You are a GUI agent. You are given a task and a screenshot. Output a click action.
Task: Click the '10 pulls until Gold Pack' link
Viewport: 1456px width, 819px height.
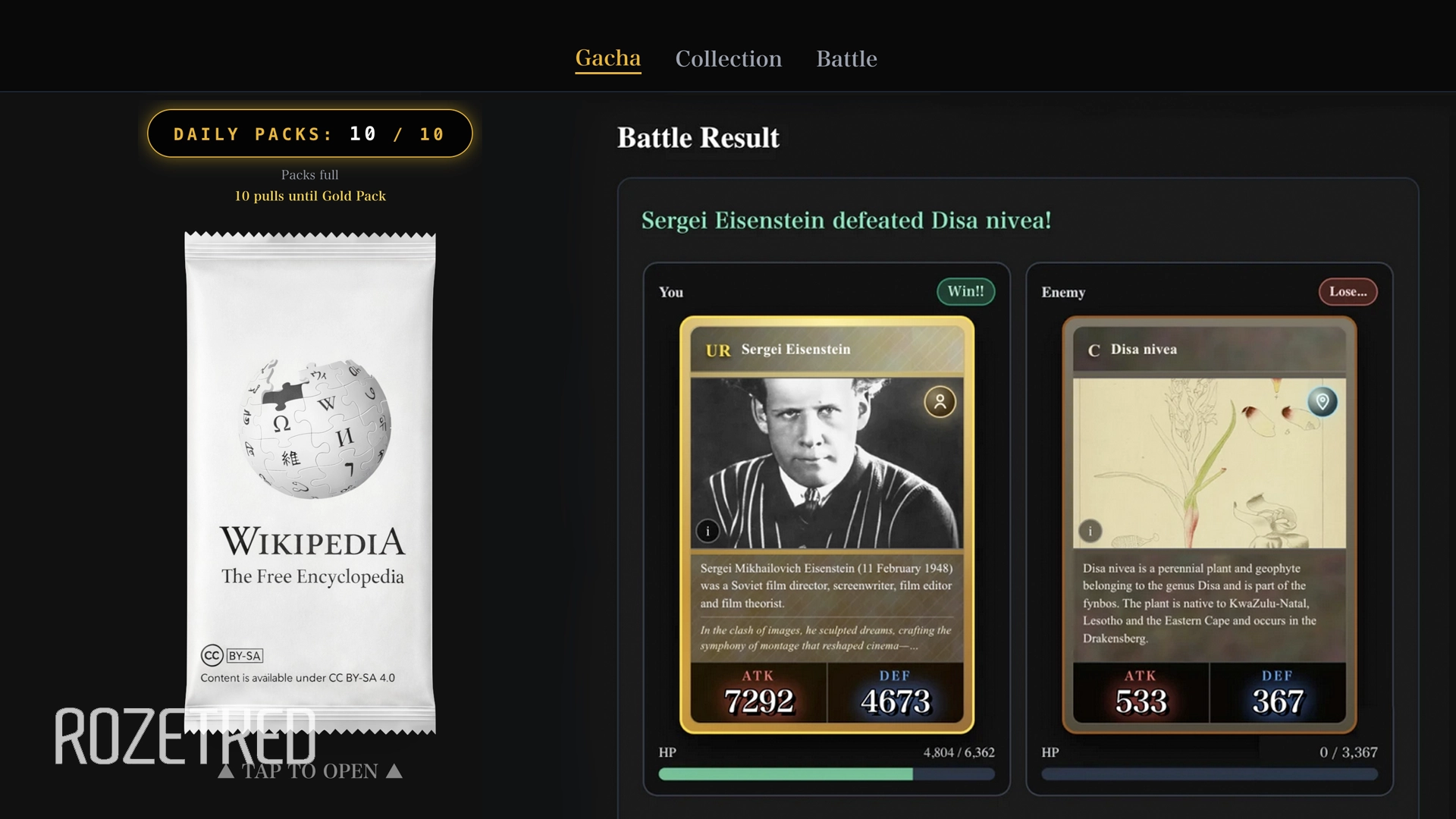coord(310,196)
